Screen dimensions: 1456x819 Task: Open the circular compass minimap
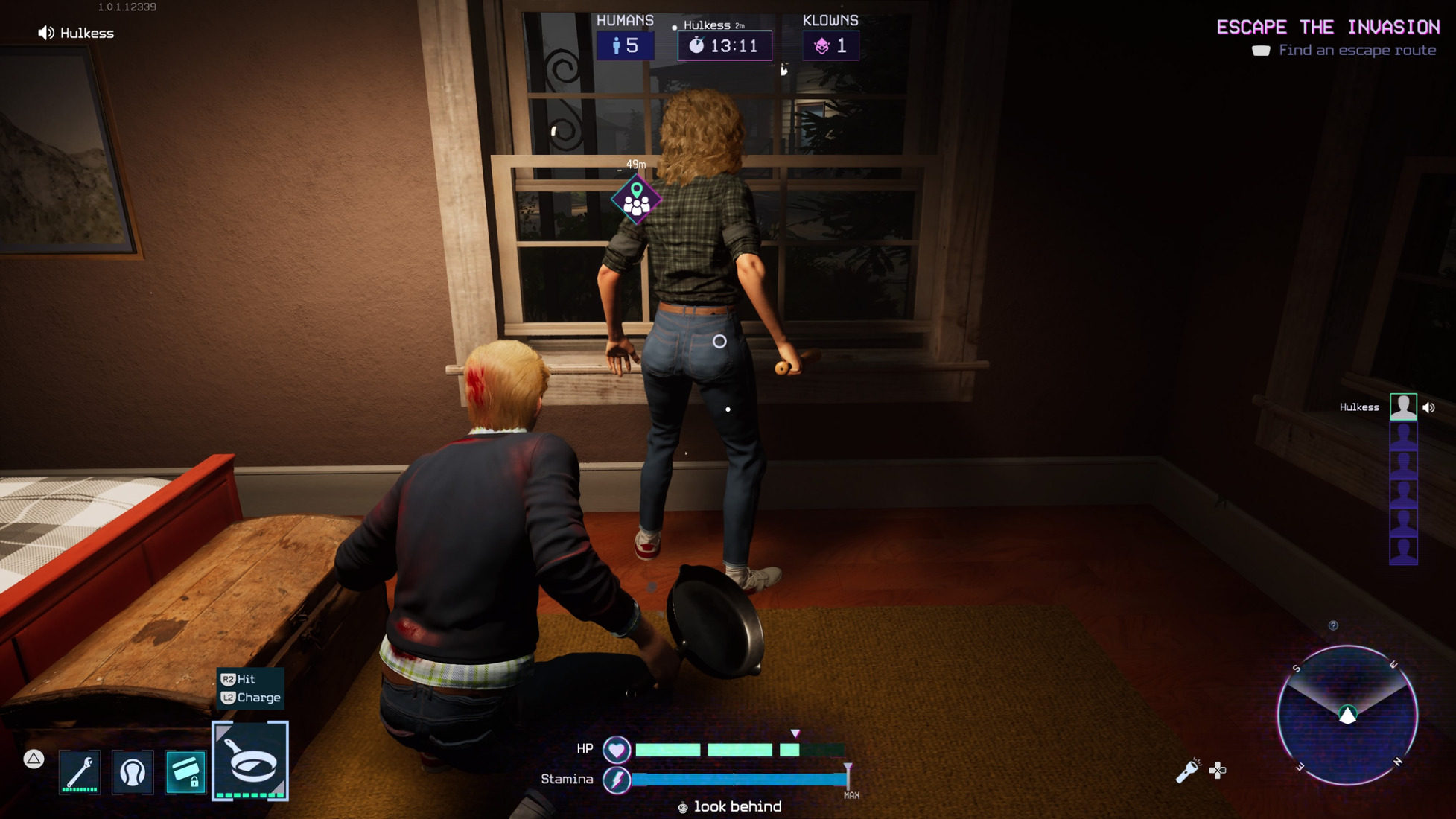[1347, 716]
